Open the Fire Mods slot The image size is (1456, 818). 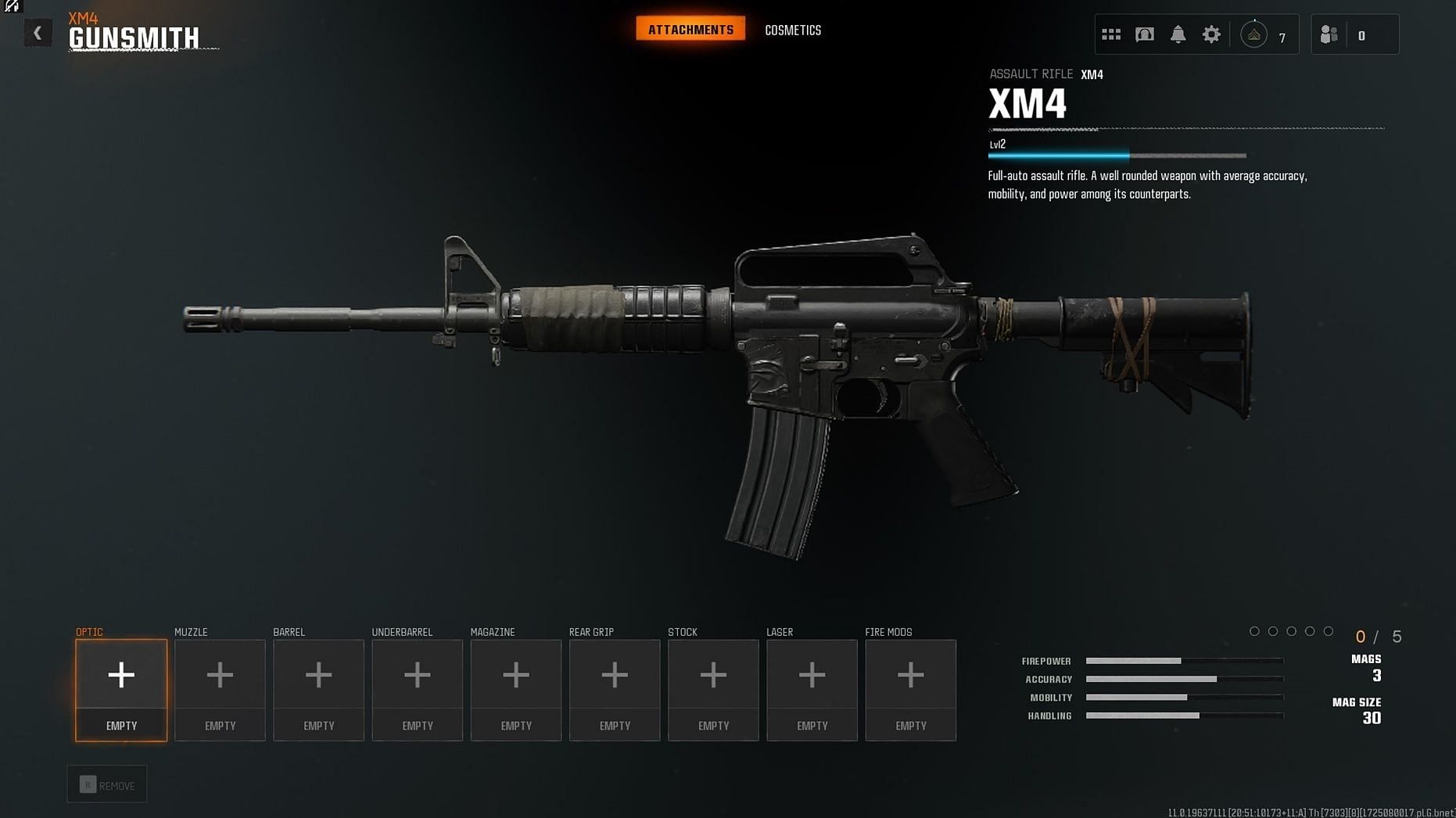click(x=910, y=690)
